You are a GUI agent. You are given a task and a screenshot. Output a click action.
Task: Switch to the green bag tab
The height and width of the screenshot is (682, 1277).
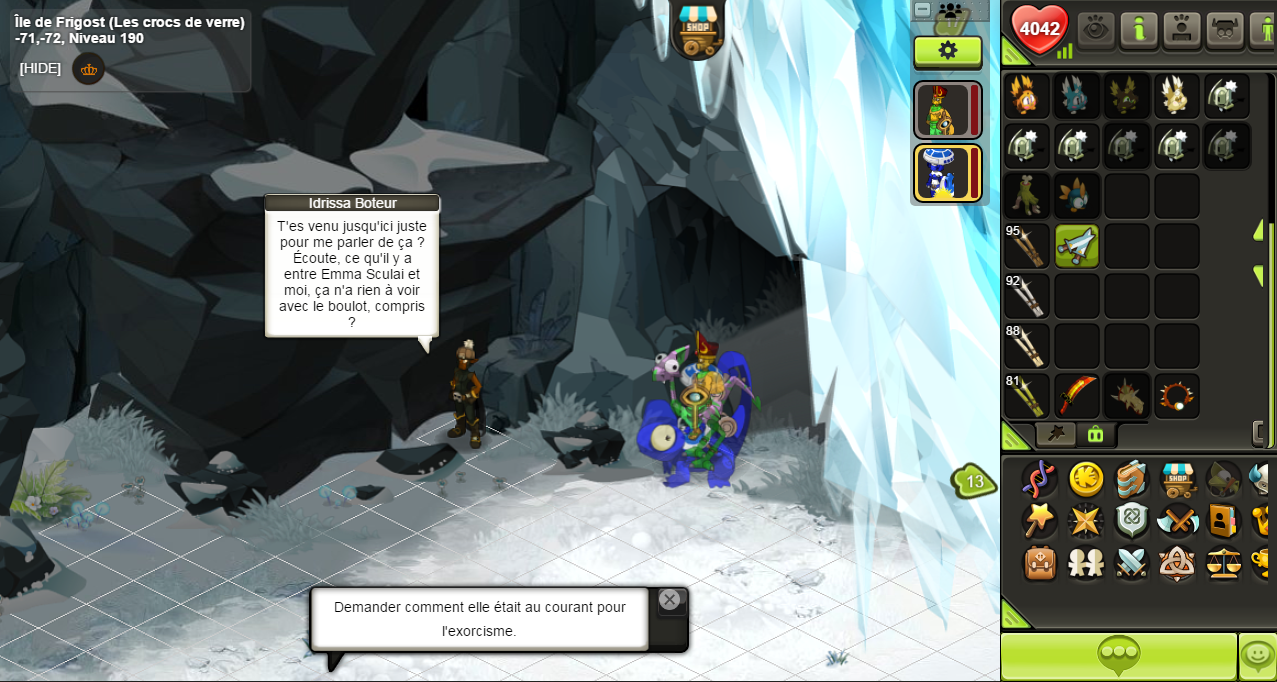click(1096, 434)
